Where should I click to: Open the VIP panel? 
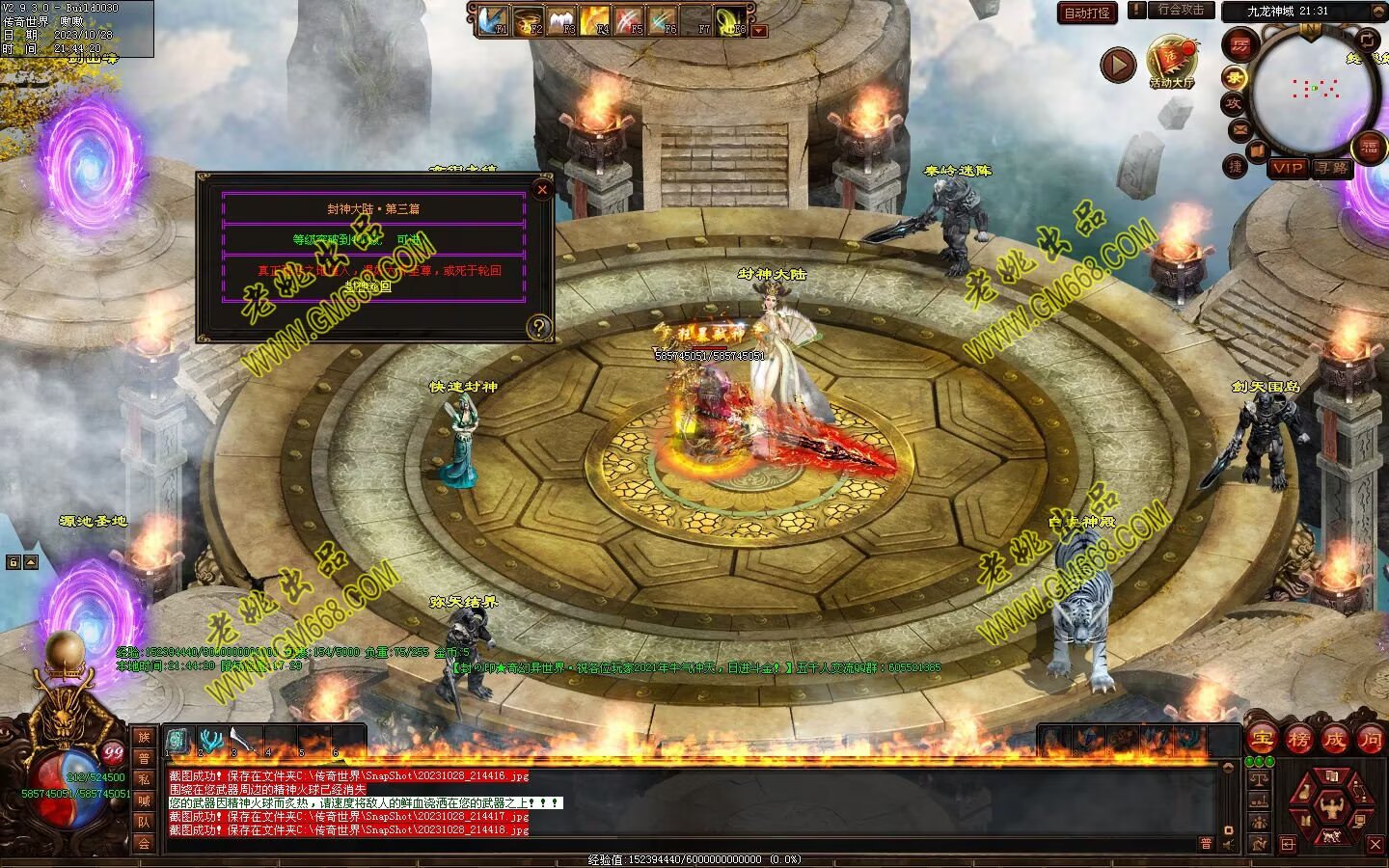click(1287, 168)
